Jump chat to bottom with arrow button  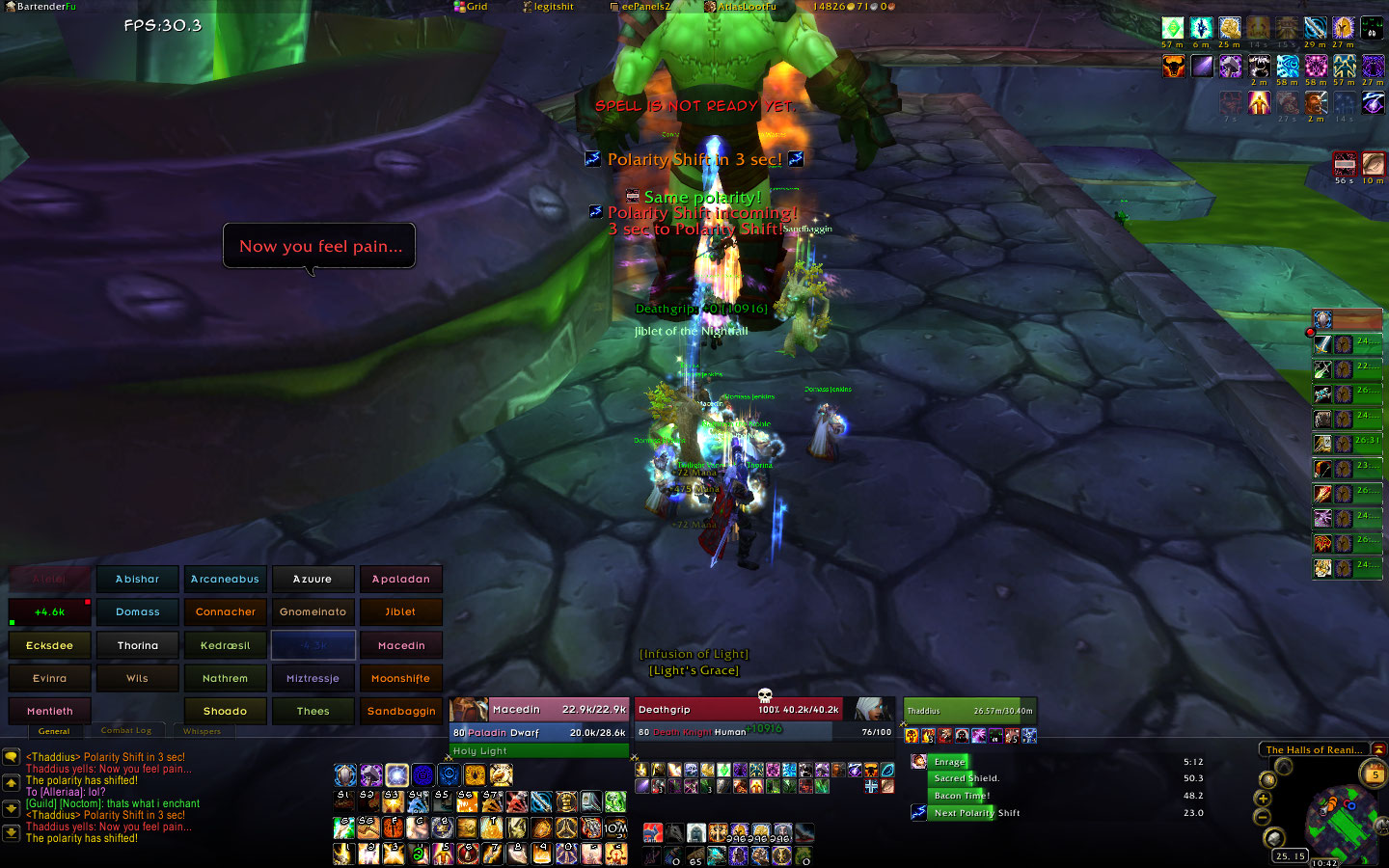(12, 833)
